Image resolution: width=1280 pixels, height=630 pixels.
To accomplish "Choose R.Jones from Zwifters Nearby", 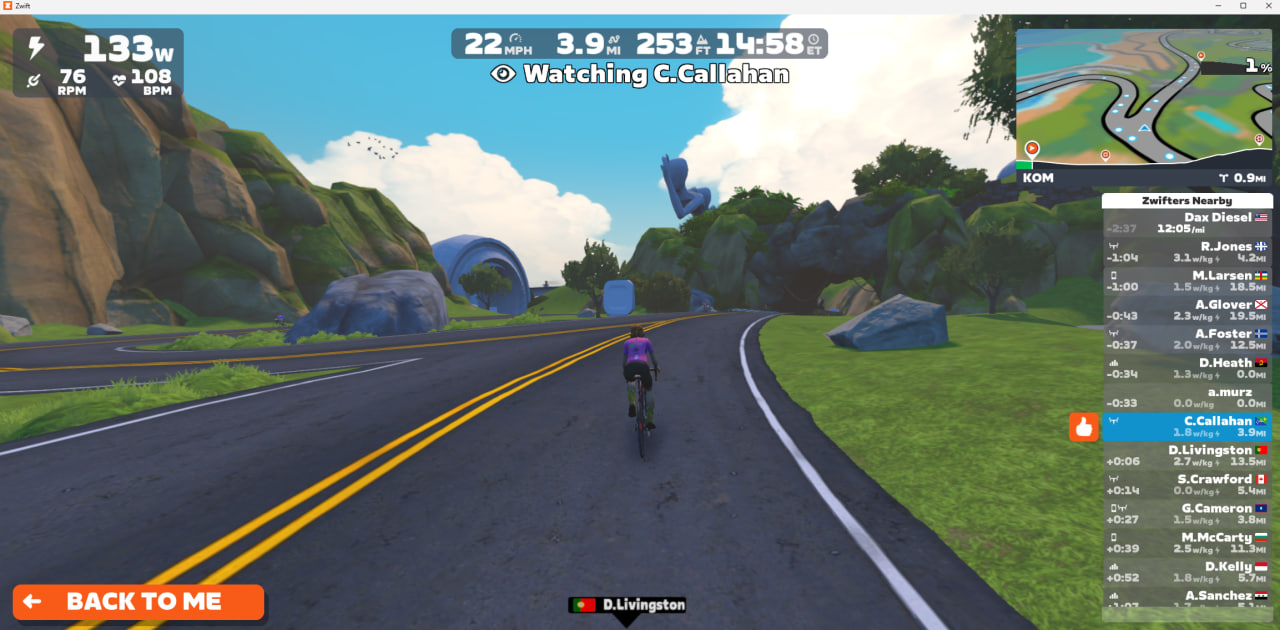I will click(x=1187, y=252).
